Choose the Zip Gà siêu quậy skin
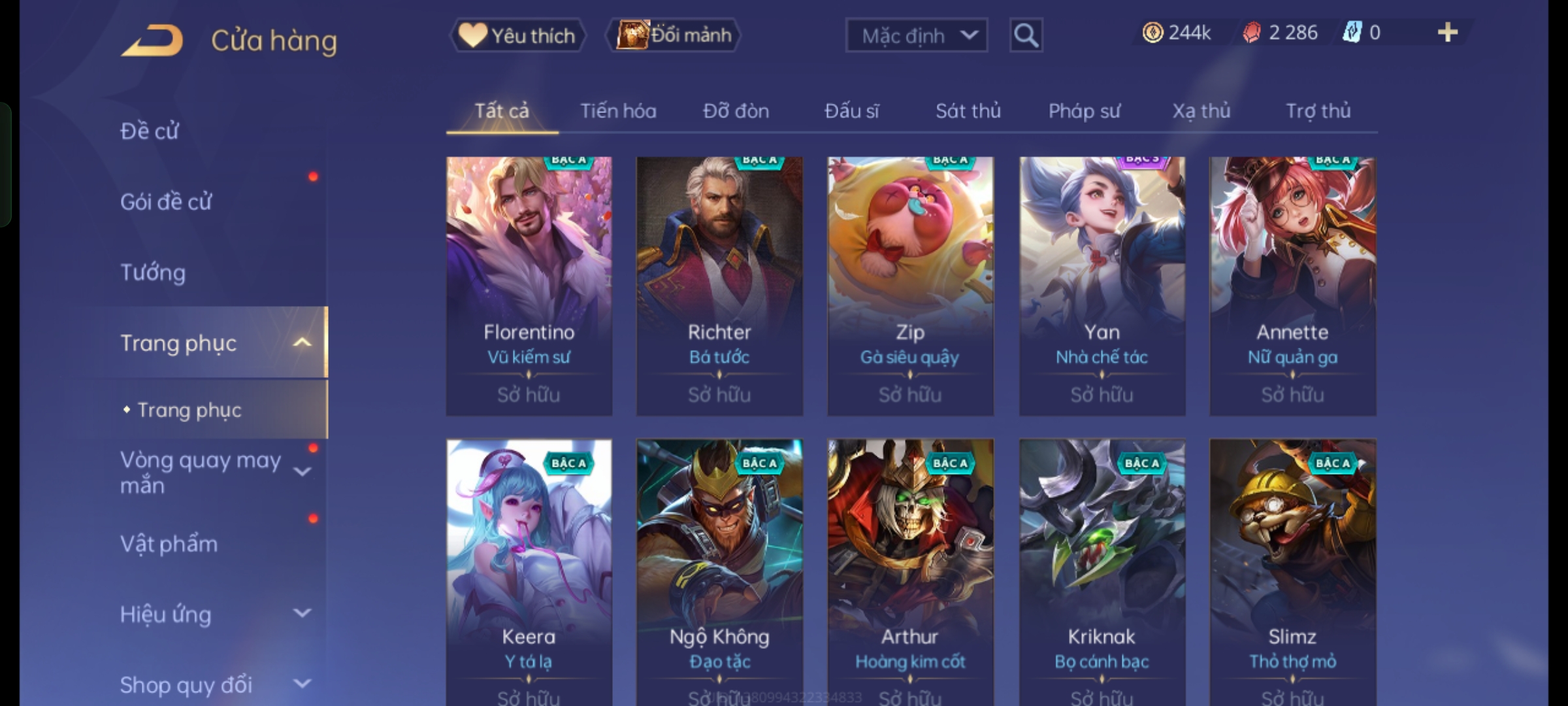The image size is (1568, 706). point(910,286)
